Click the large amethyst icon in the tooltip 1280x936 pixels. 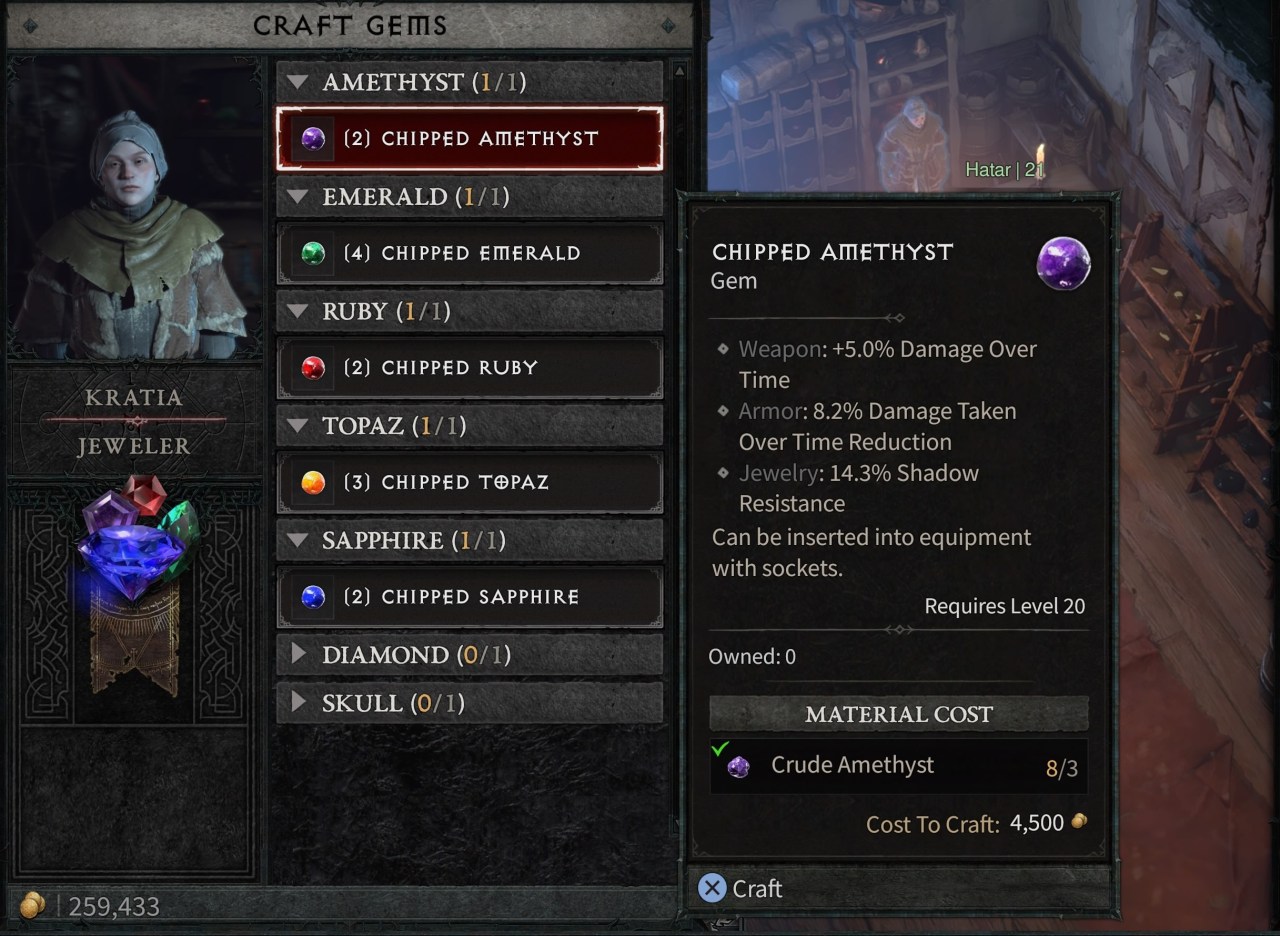tap(1063, 262)
